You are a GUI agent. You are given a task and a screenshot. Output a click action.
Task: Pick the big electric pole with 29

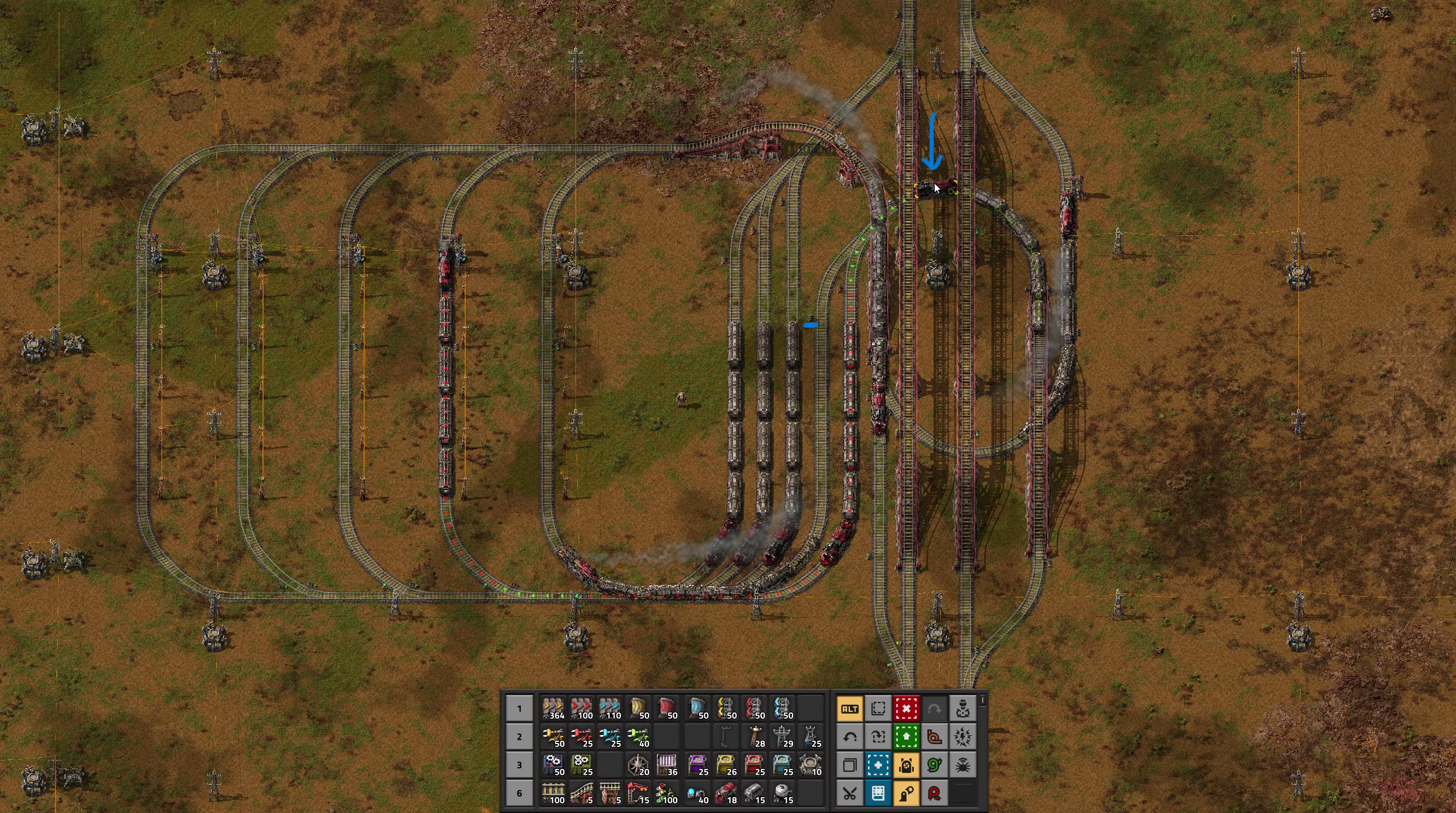coord(783,737)
